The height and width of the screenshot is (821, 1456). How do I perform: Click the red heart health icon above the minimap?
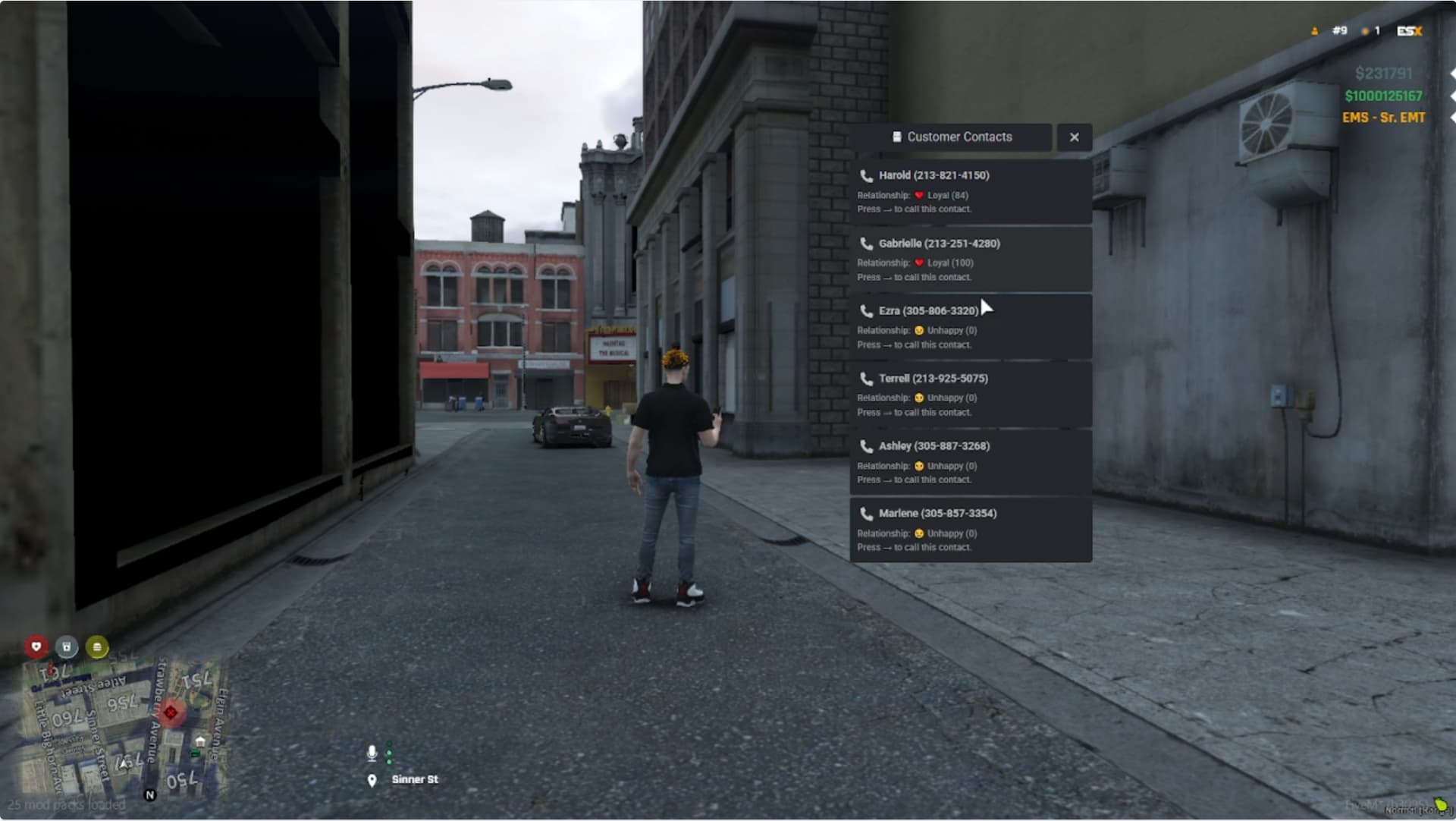36,647
